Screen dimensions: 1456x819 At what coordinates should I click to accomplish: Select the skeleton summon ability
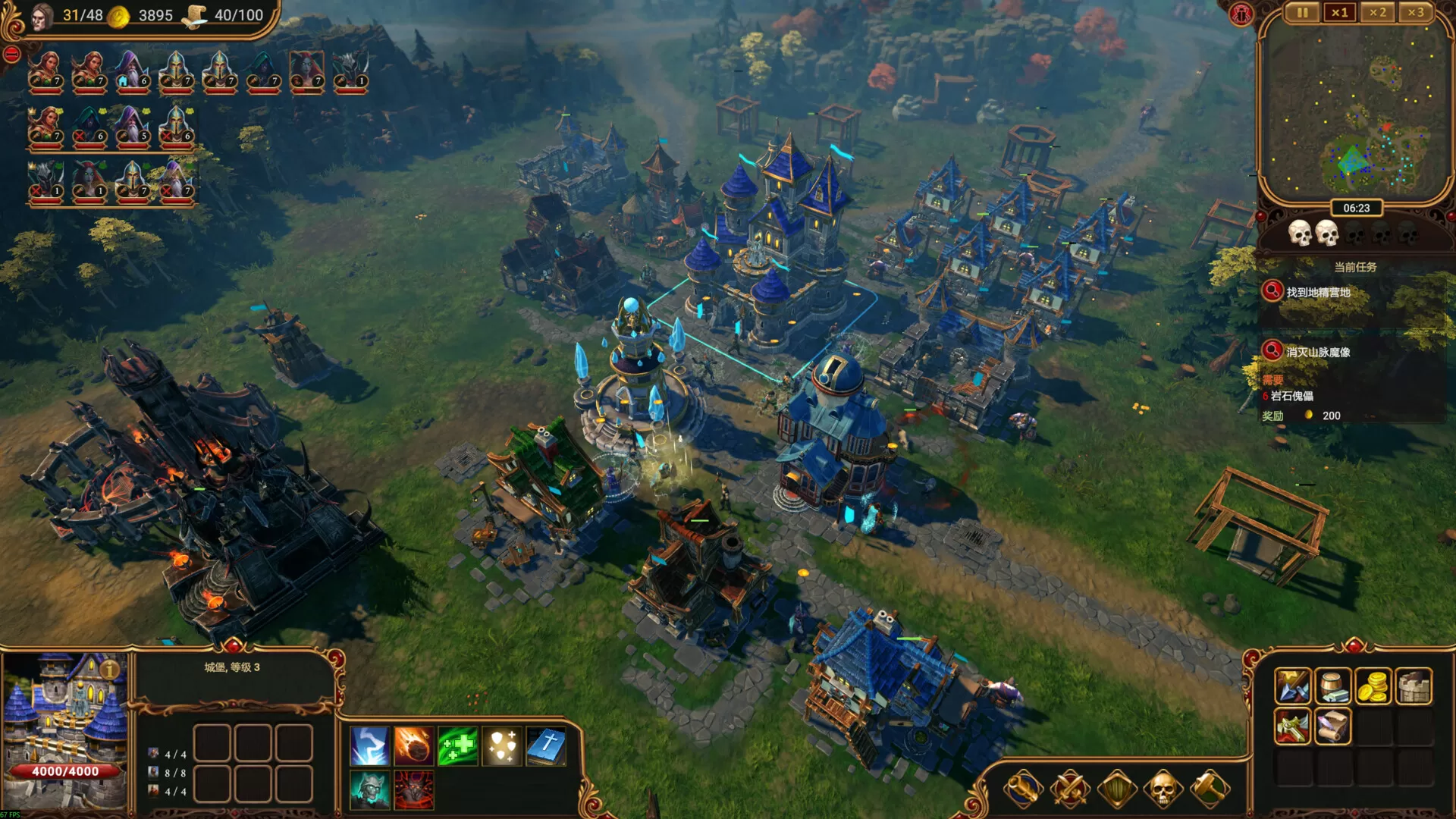click(369, 789)
